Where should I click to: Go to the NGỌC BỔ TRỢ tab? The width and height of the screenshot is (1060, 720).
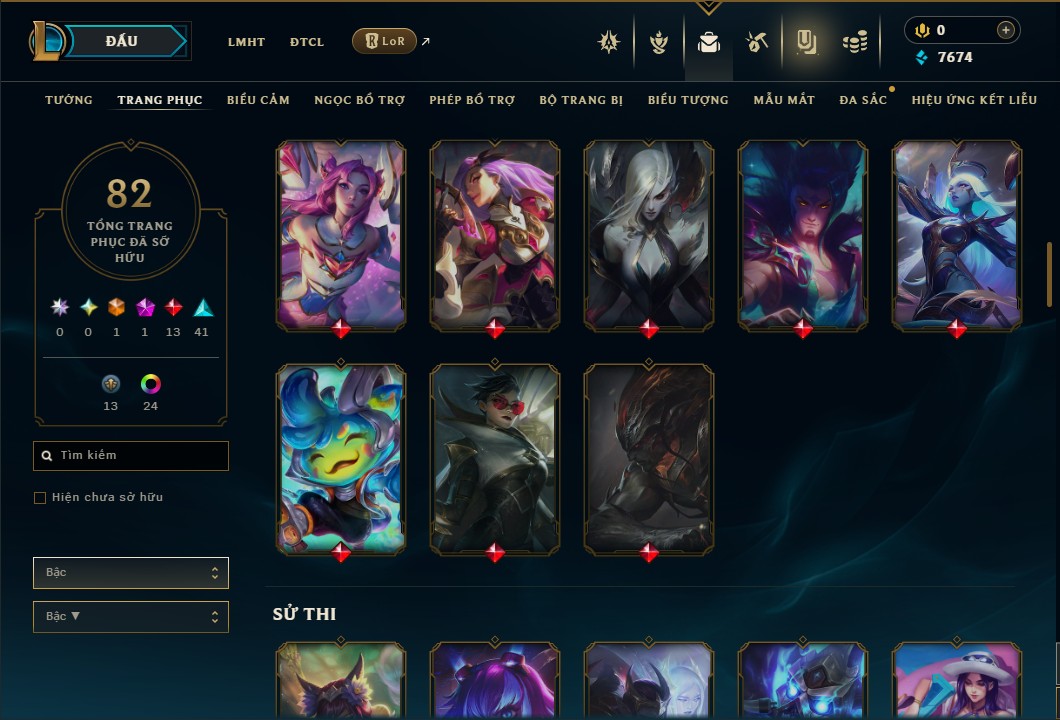click(x=359, y=100)
